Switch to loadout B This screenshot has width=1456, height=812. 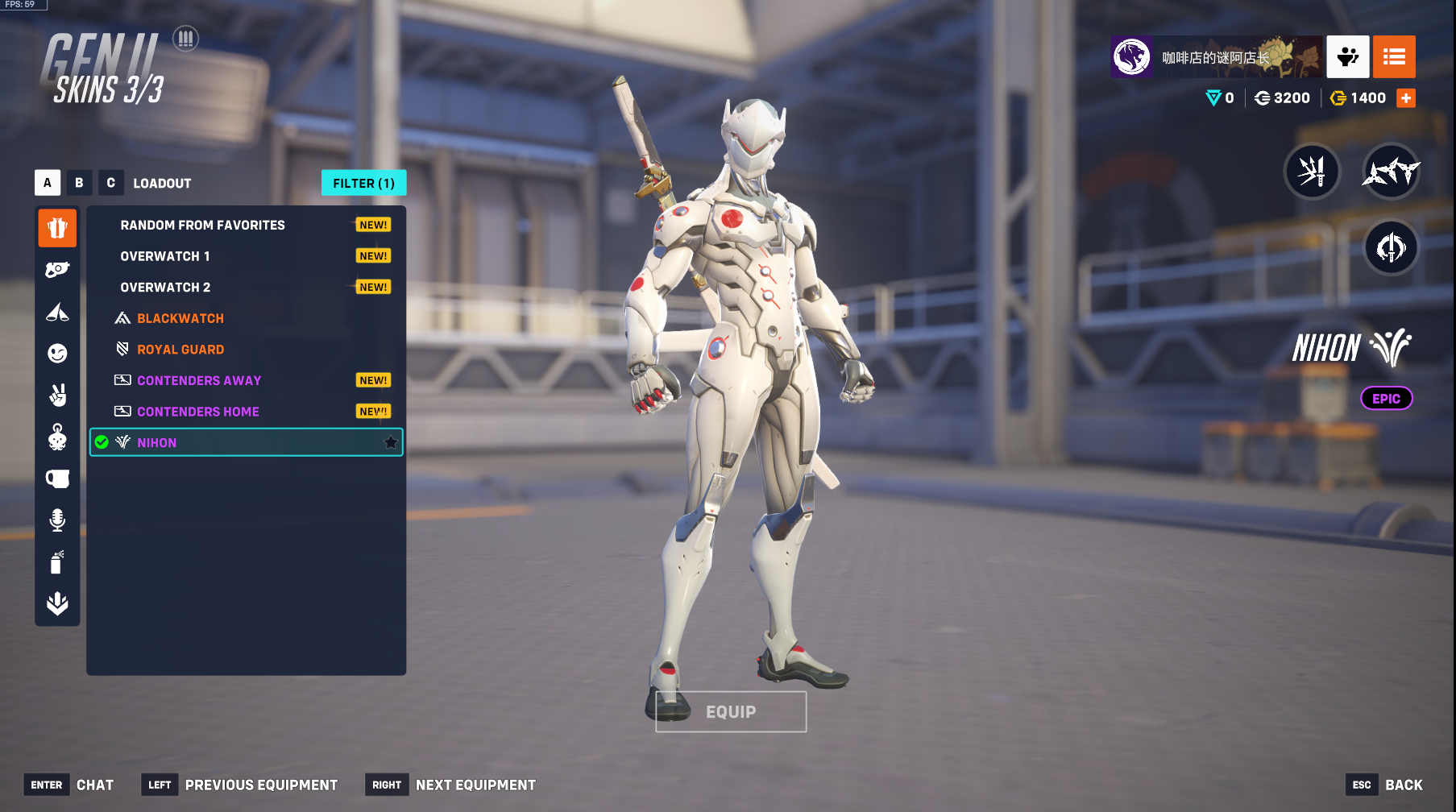(x=79, y=183)
